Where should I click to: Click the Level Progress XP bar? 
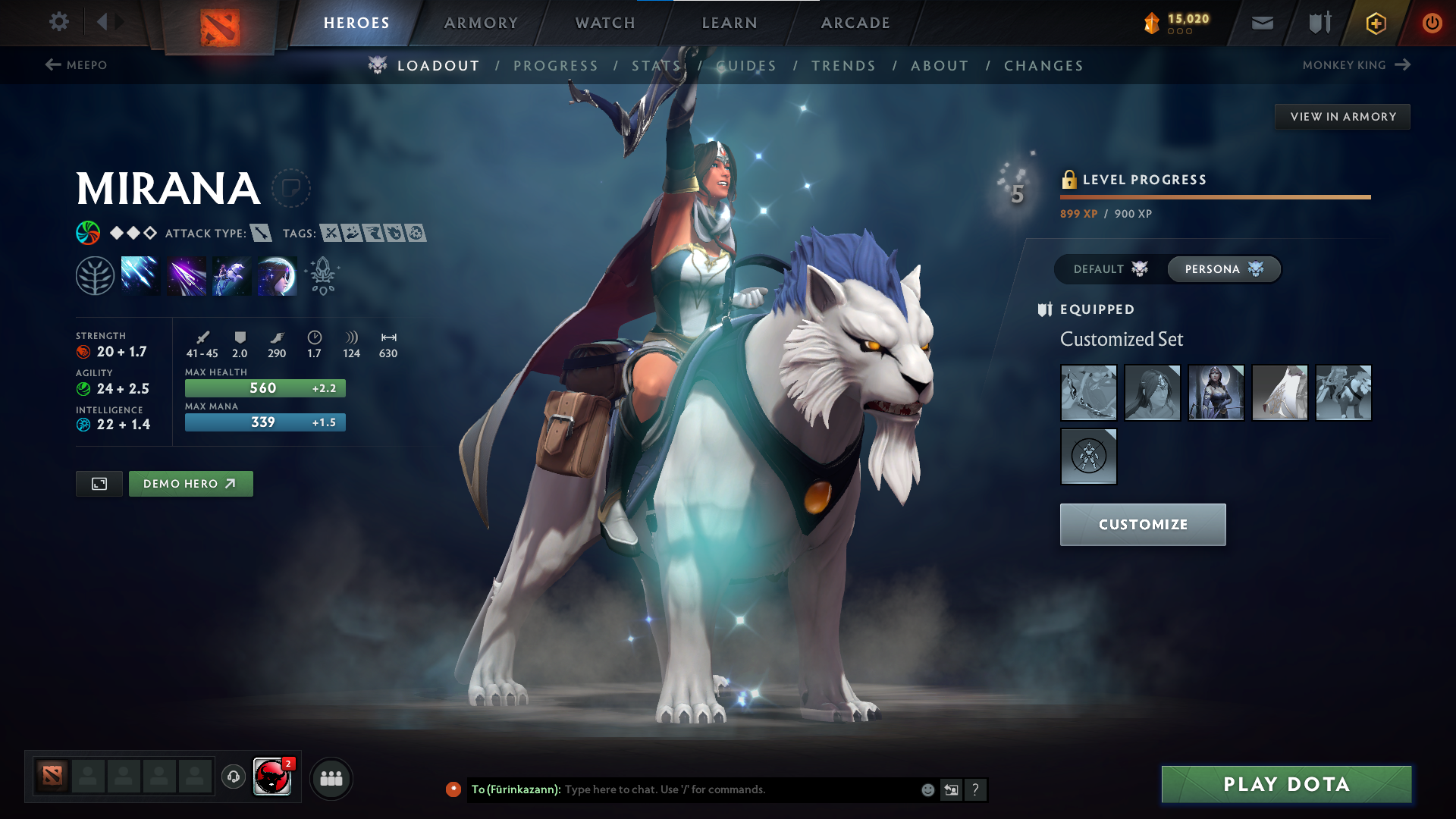1213,196
